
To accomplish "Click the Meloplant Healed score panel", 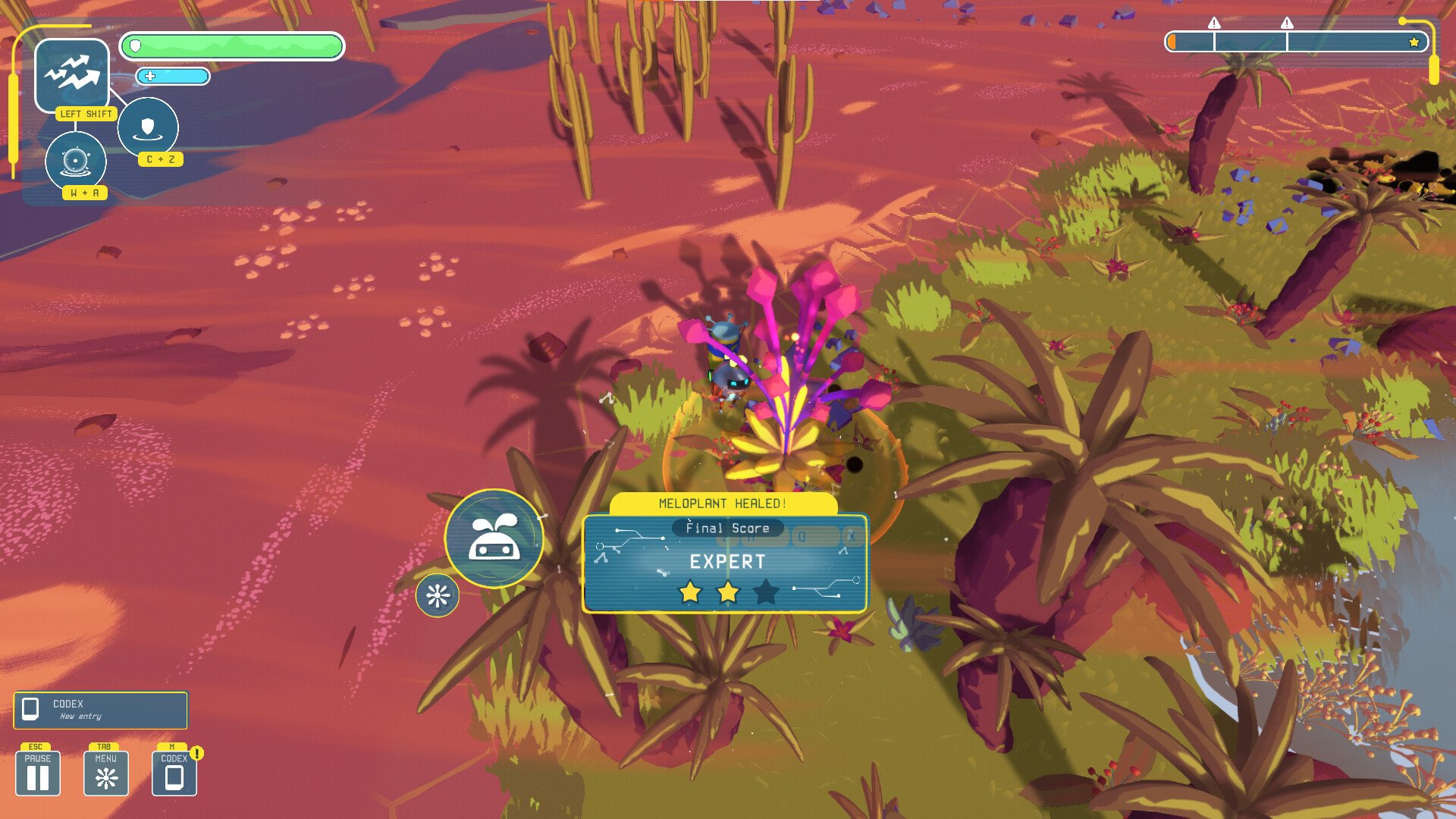I will (724, 562).
